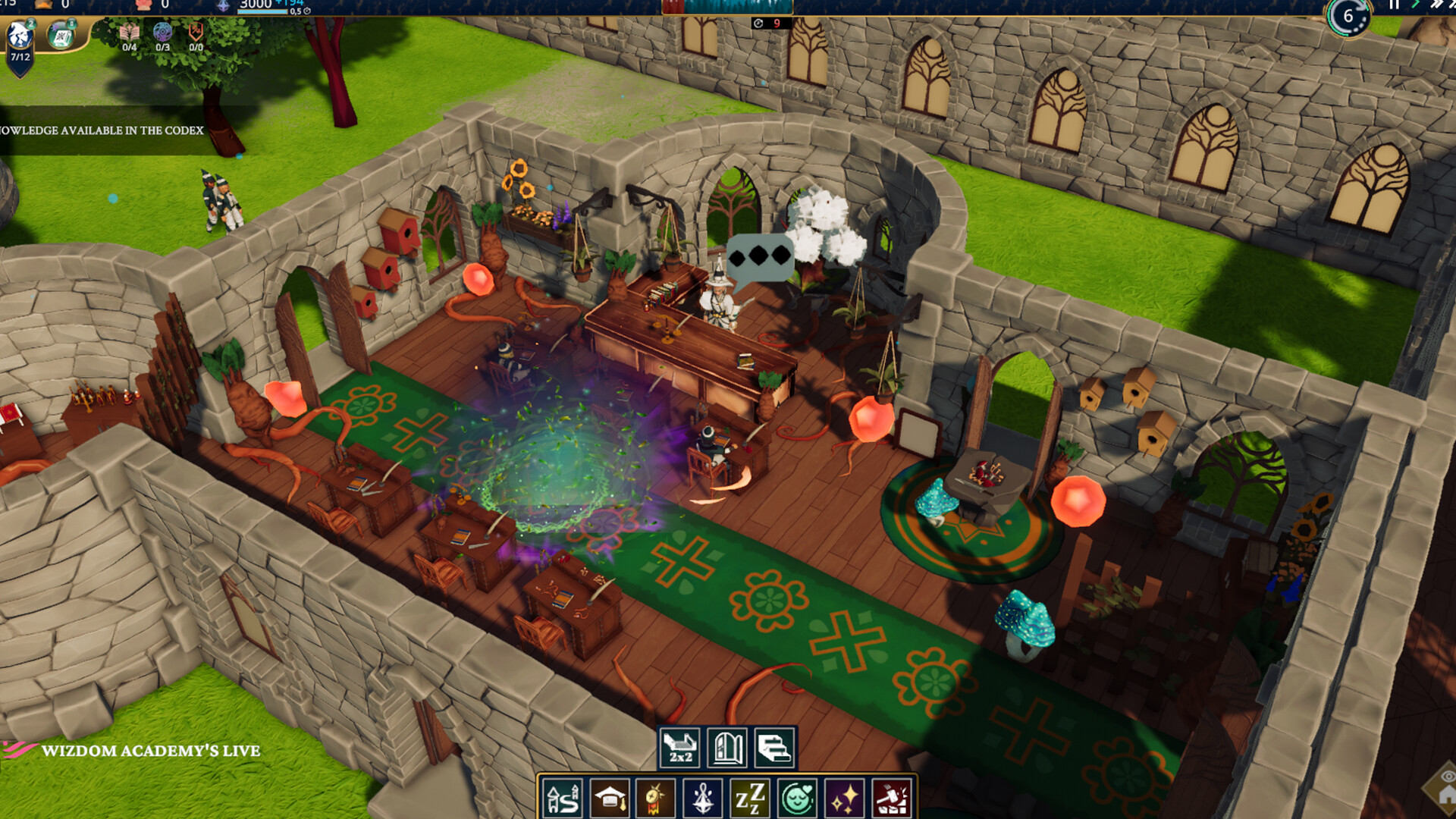Screen dimensions: 1456x819
Task: Open the happy face wellbeing category
Action: pos(798,799)
